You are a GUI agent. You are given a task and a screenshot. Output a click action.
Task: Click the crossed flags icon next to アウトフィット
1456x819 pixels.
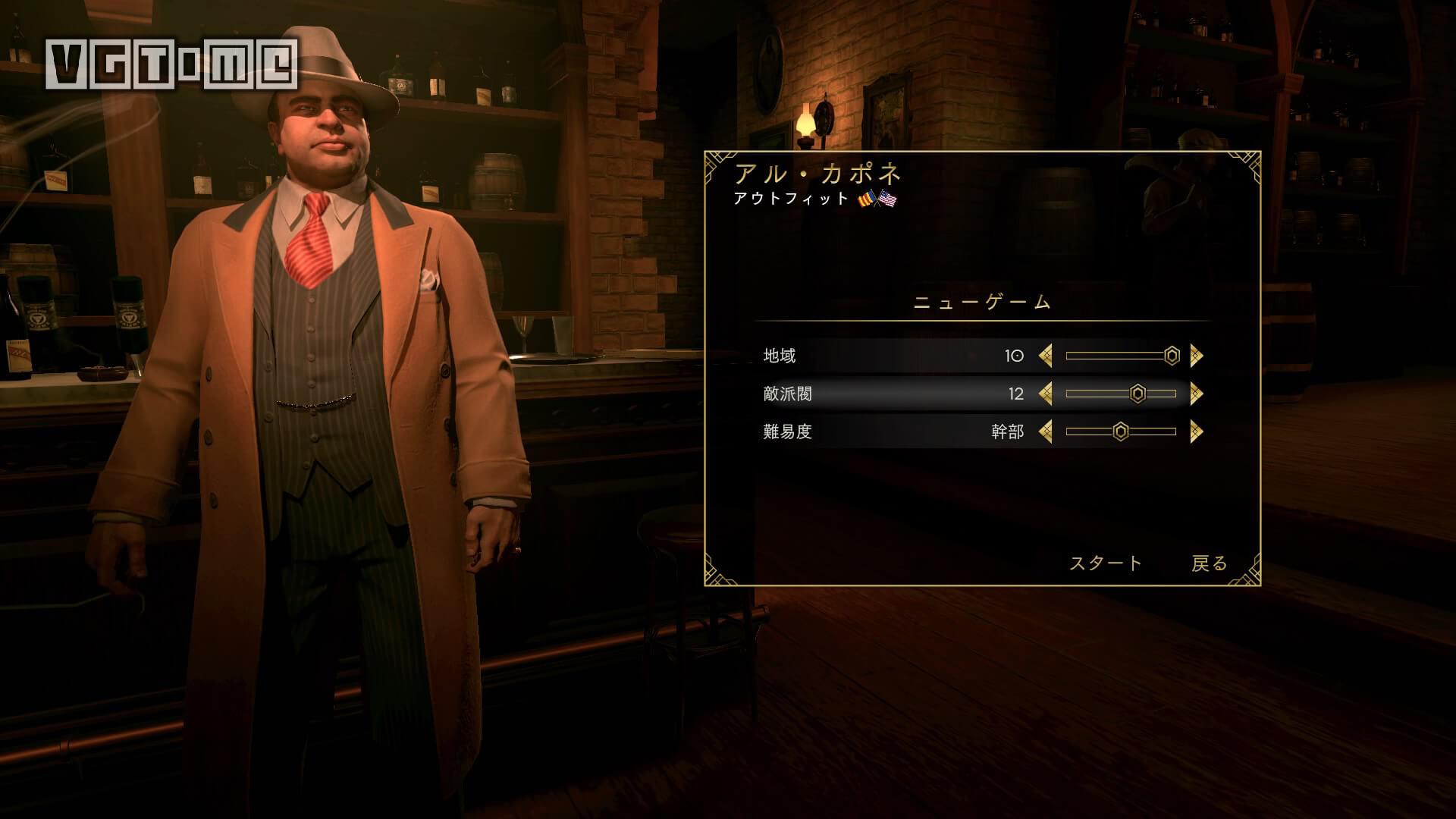tap(876, 201)
